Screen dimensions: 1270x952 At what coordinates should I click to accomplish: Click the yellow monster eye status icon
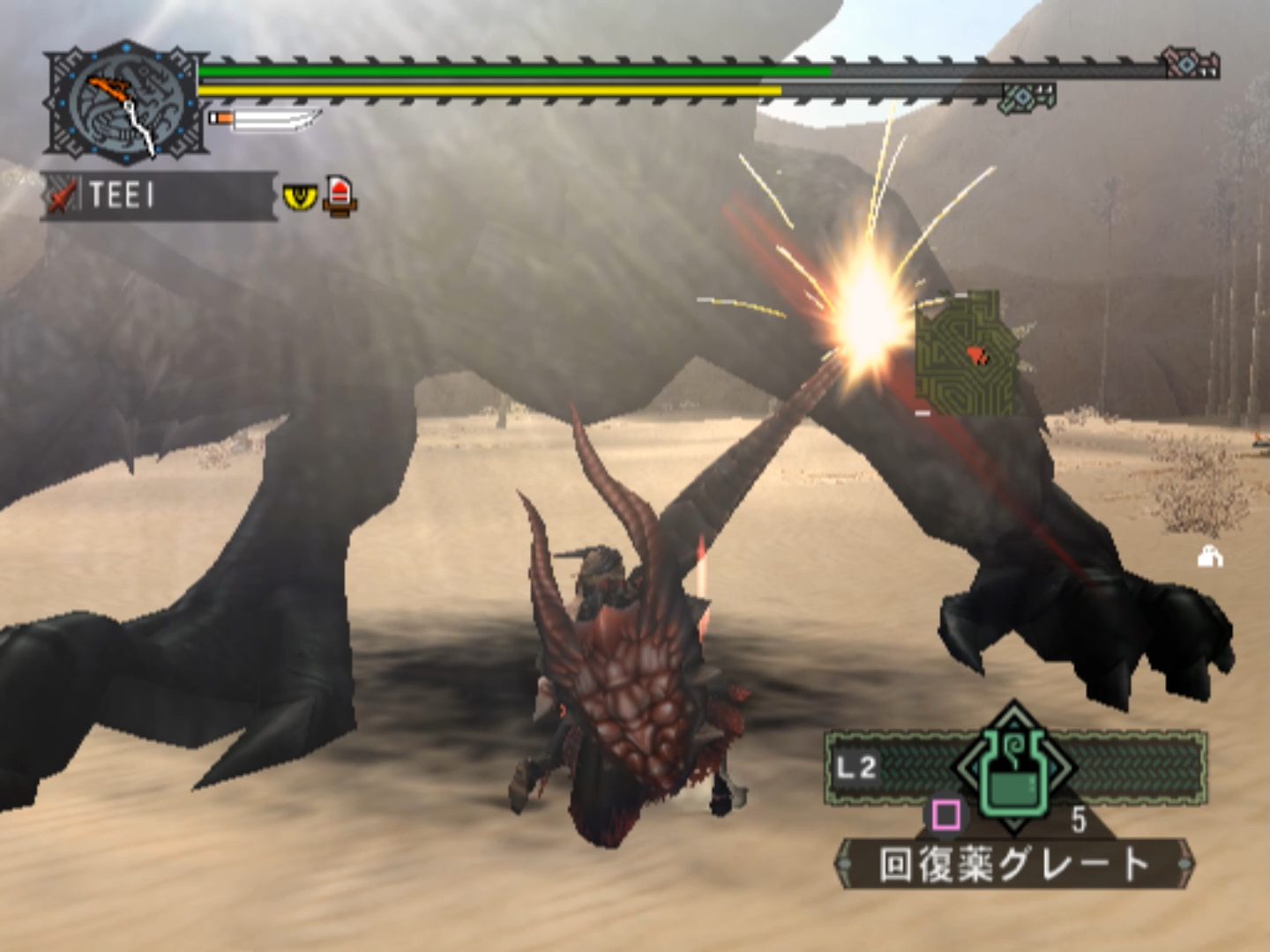click(x=299, y=195)
